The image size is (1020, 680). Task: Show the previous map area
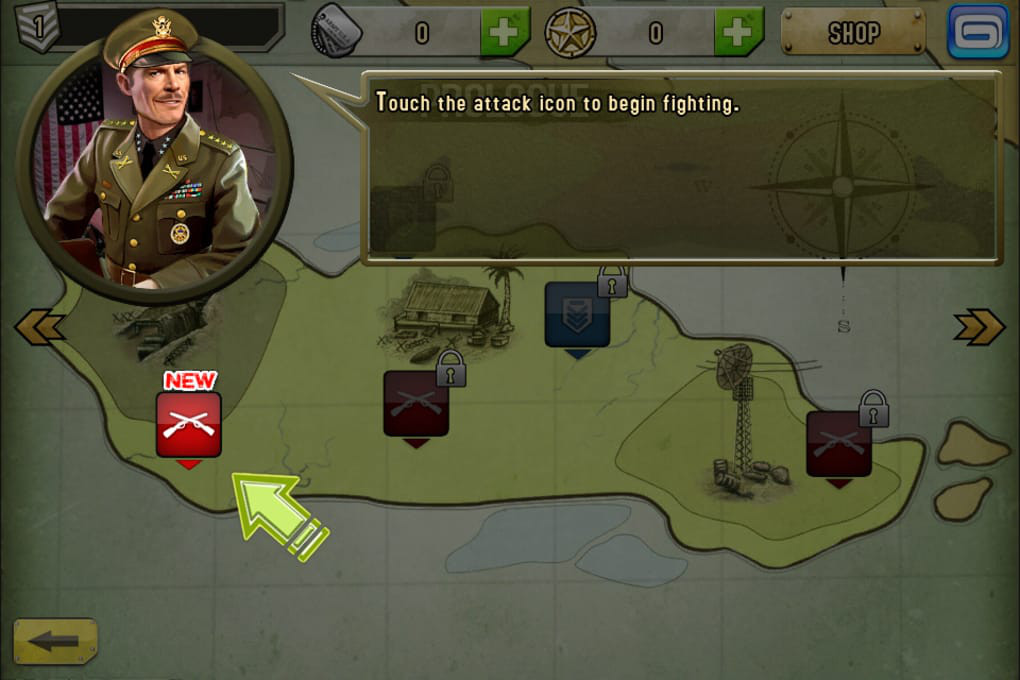coord(40,327)
